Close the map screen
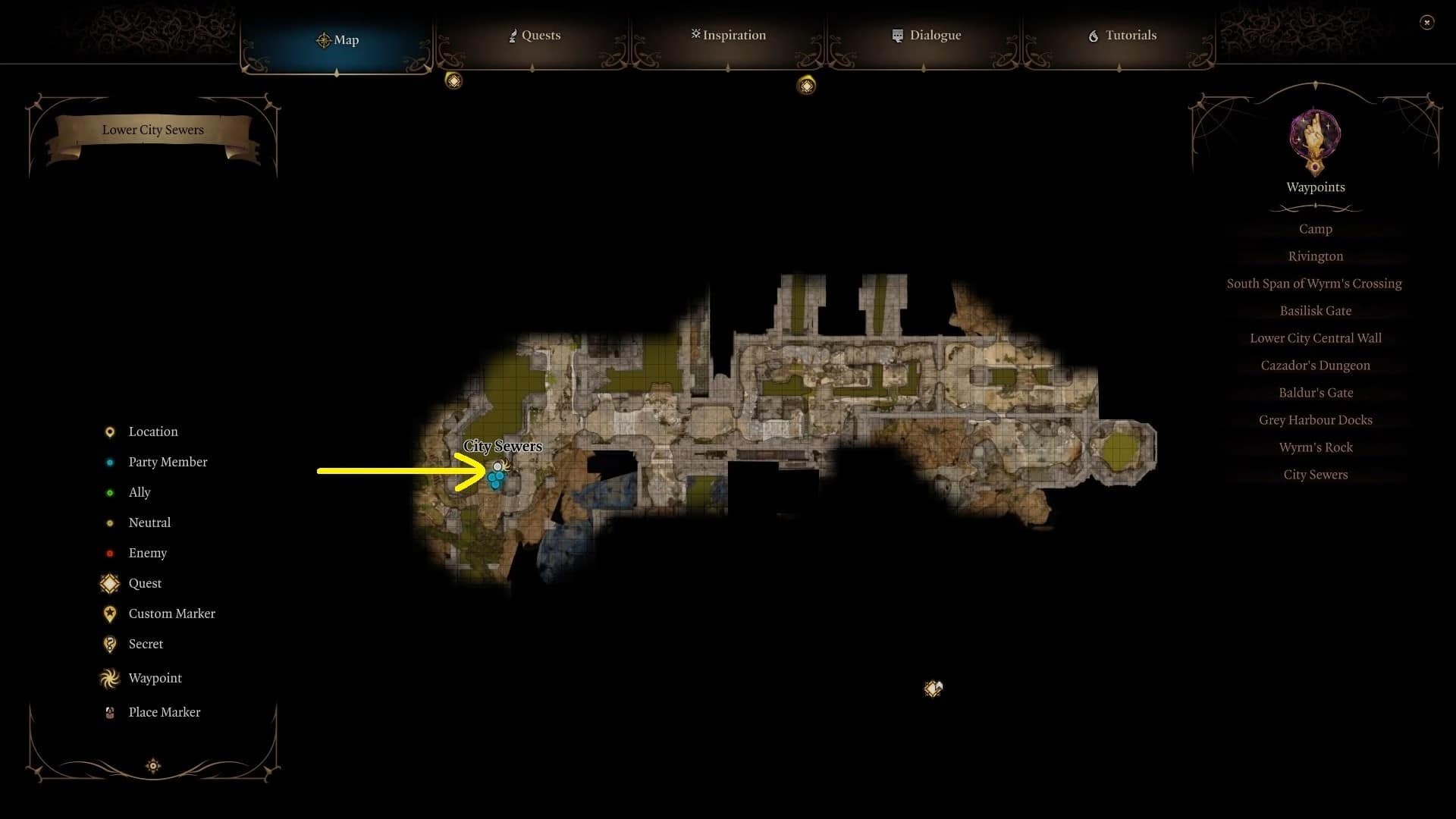 click(1426, 23)
